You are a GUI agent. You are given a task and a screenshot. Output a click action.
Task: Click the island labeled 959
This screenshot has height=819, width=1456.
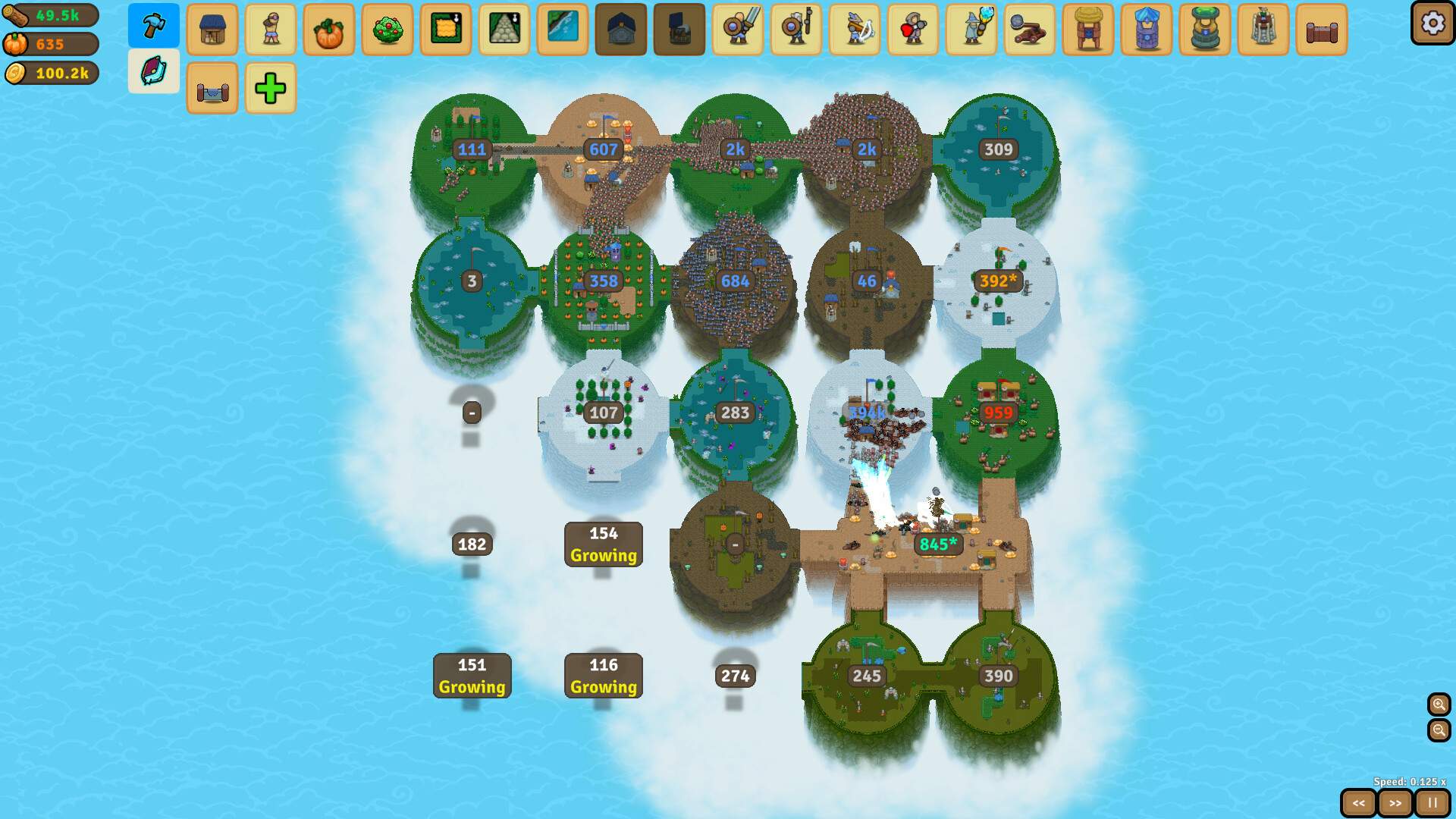pyautogui.click(x=999, y=413)
